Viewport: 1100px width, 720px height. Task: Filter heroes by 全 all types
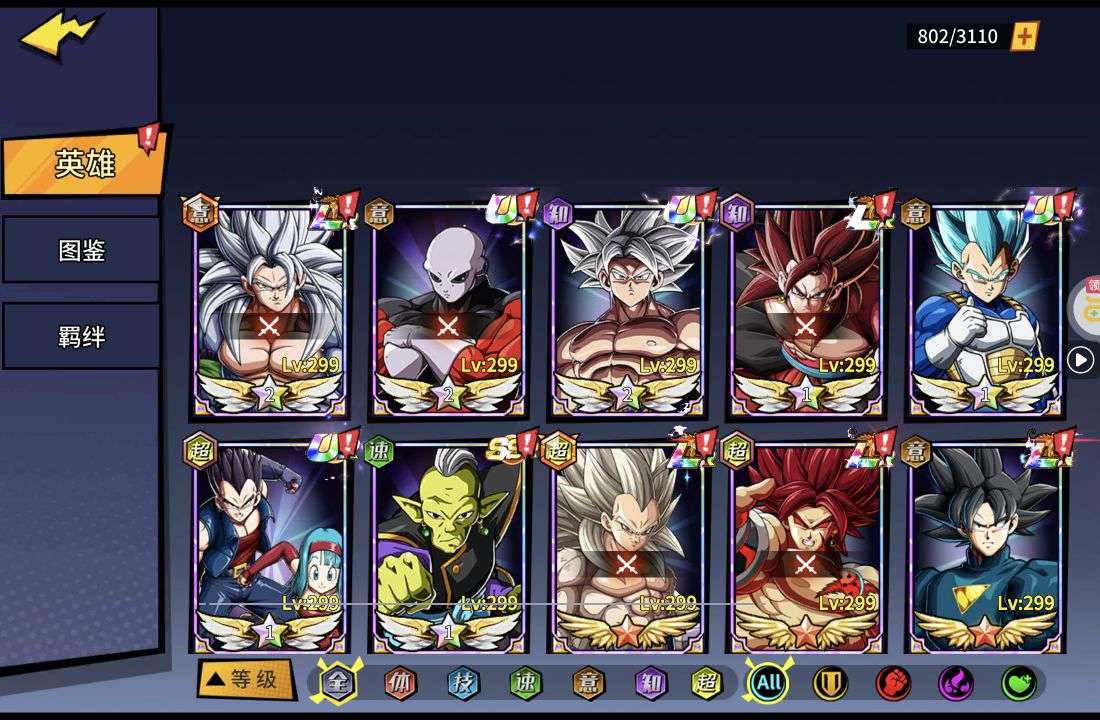point(338,683)
